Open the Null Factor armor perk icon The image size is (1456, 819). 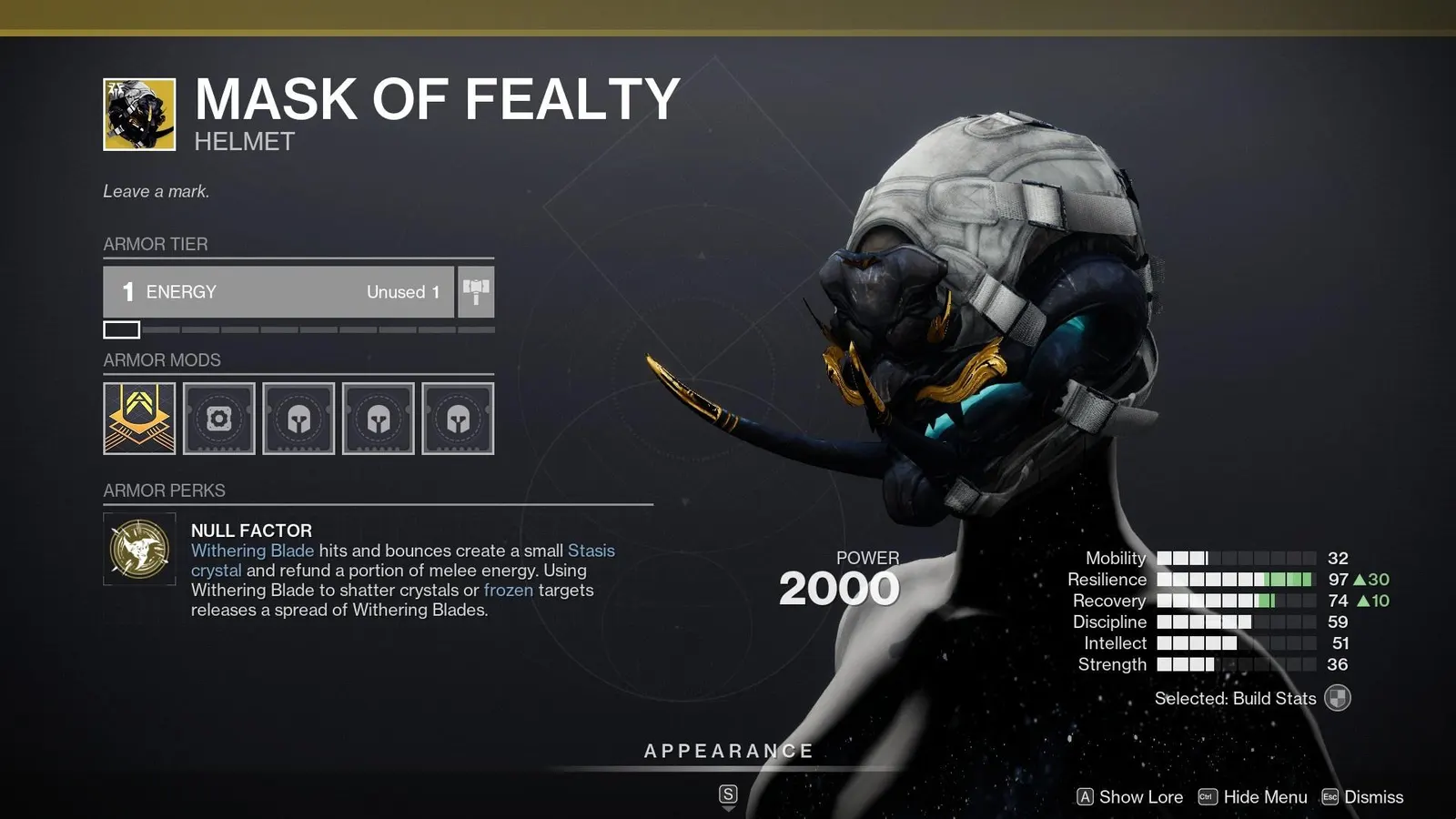coord(138,547)
